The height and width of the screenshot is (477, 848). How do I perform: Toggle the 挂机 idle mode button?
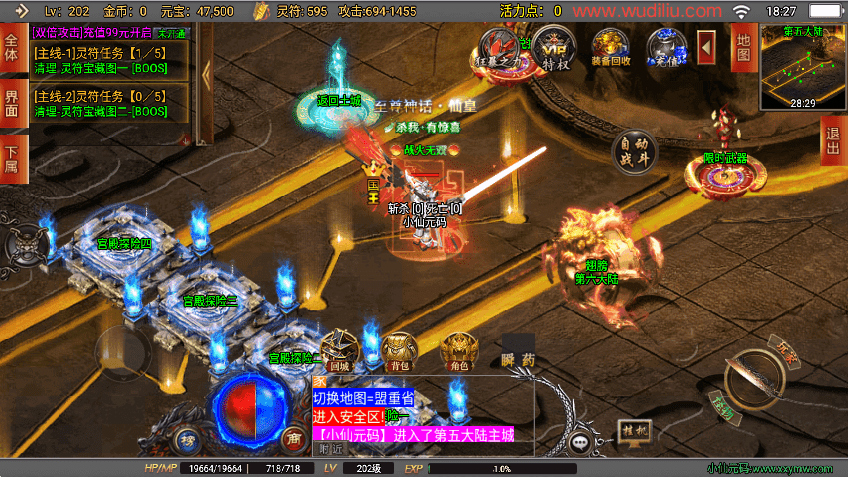(636, 430)
